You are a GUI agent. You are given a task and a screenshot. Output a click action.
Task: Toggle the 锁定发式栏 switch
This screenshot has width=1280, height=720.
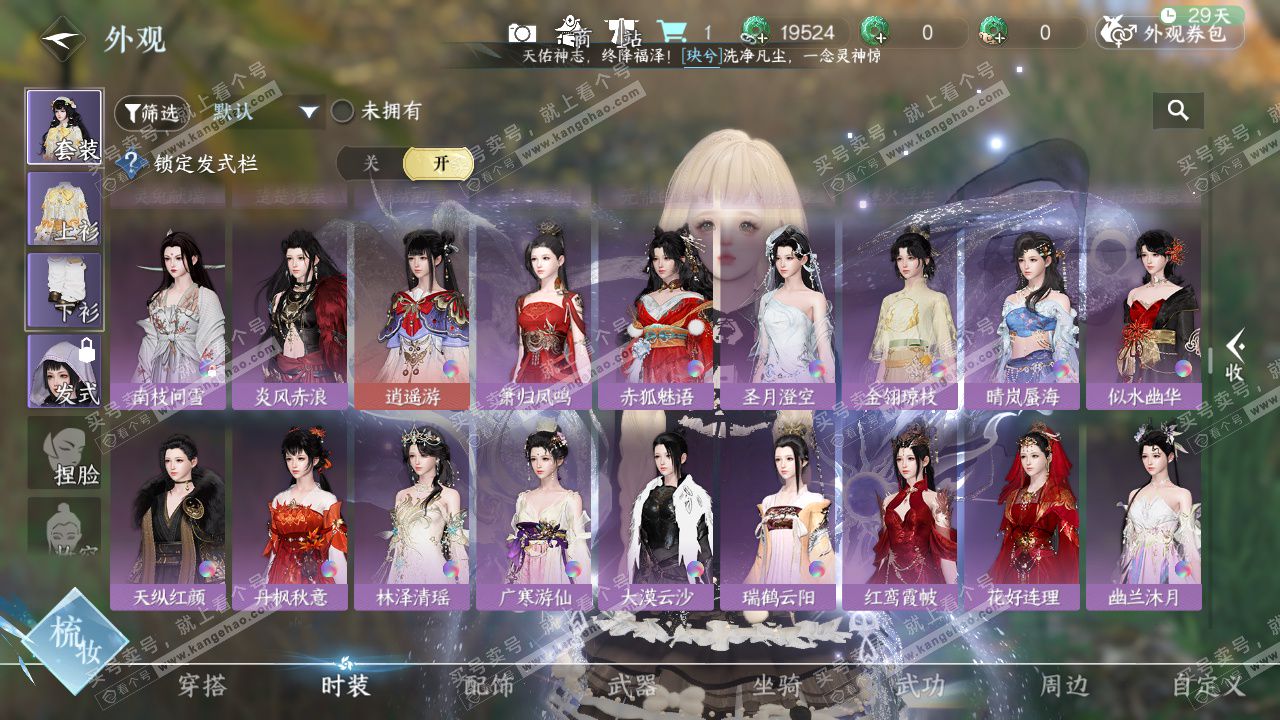405,164
